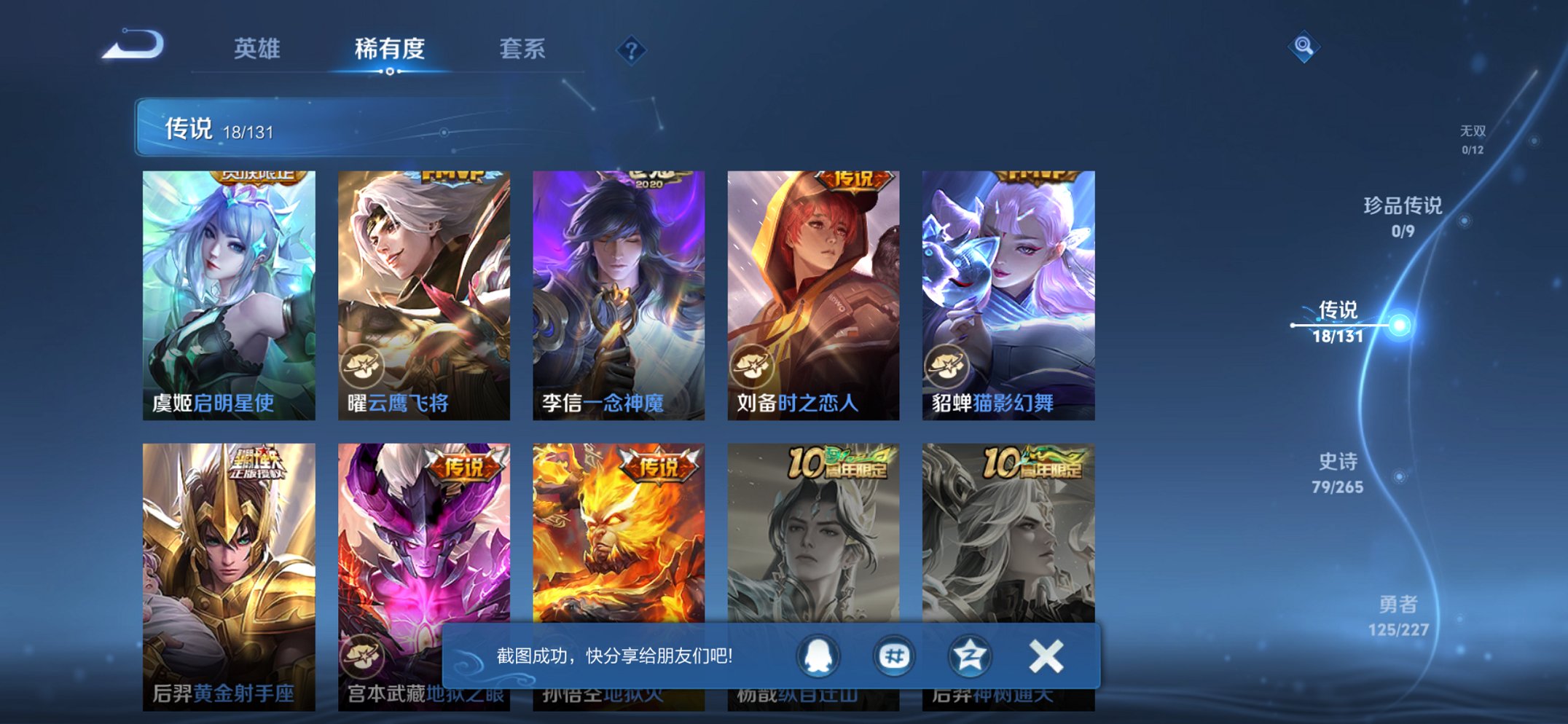Dismiss the share toast with the X
Image resolution: width=1568 pixels, height=724 pixels.
1045,656
